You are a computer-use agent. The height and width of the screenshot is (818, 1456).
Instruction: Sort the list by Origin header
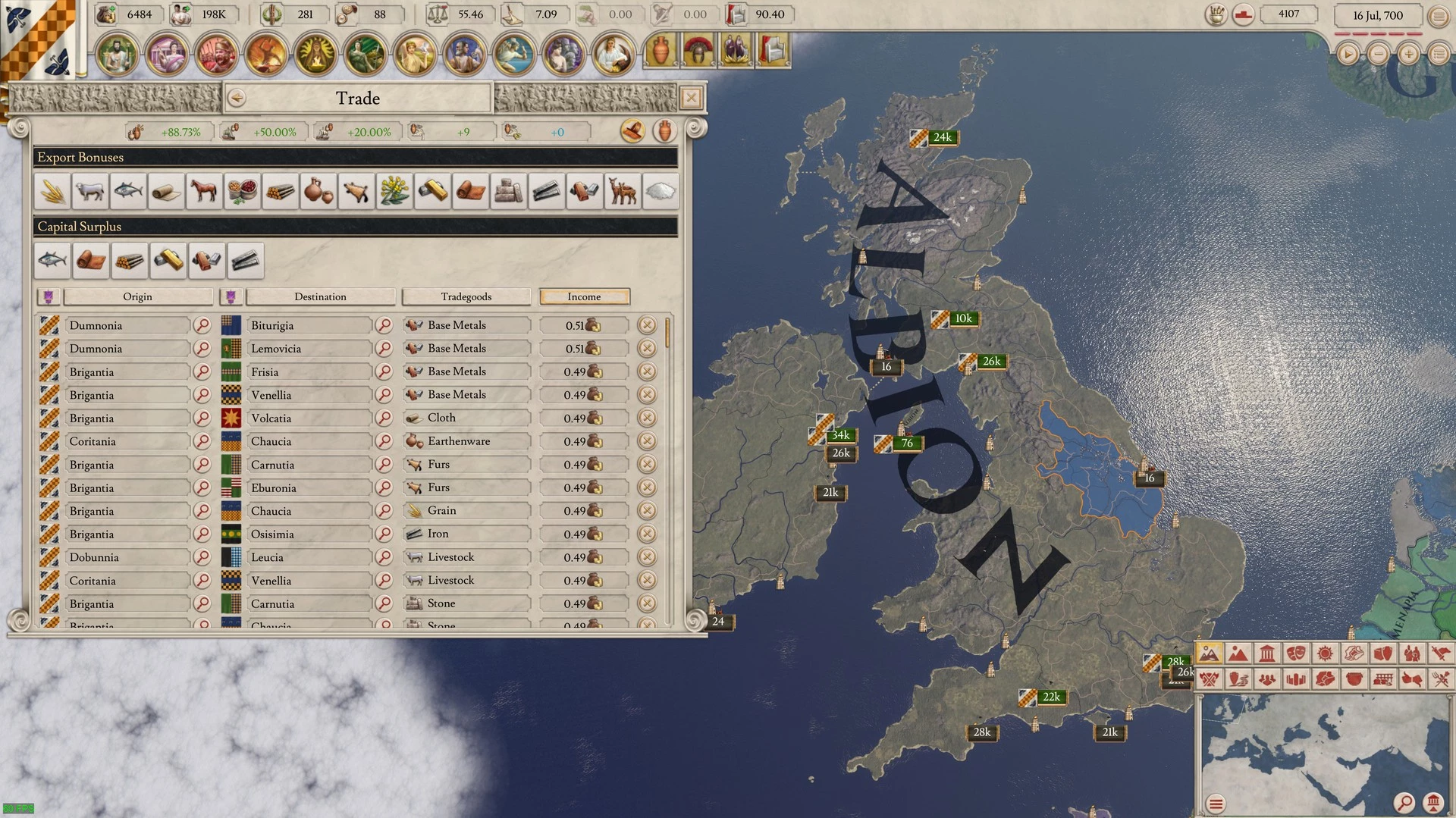coord(137,296)
